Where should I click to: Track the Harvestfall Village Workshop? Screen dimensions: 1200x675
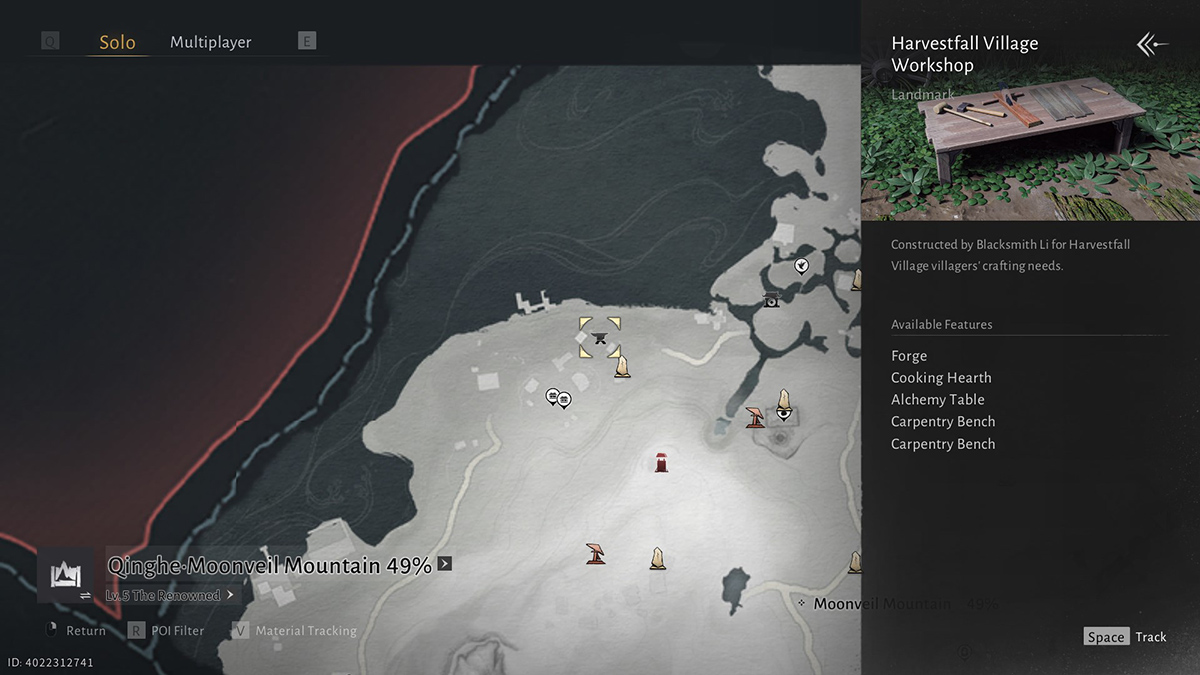[1125, 637]
